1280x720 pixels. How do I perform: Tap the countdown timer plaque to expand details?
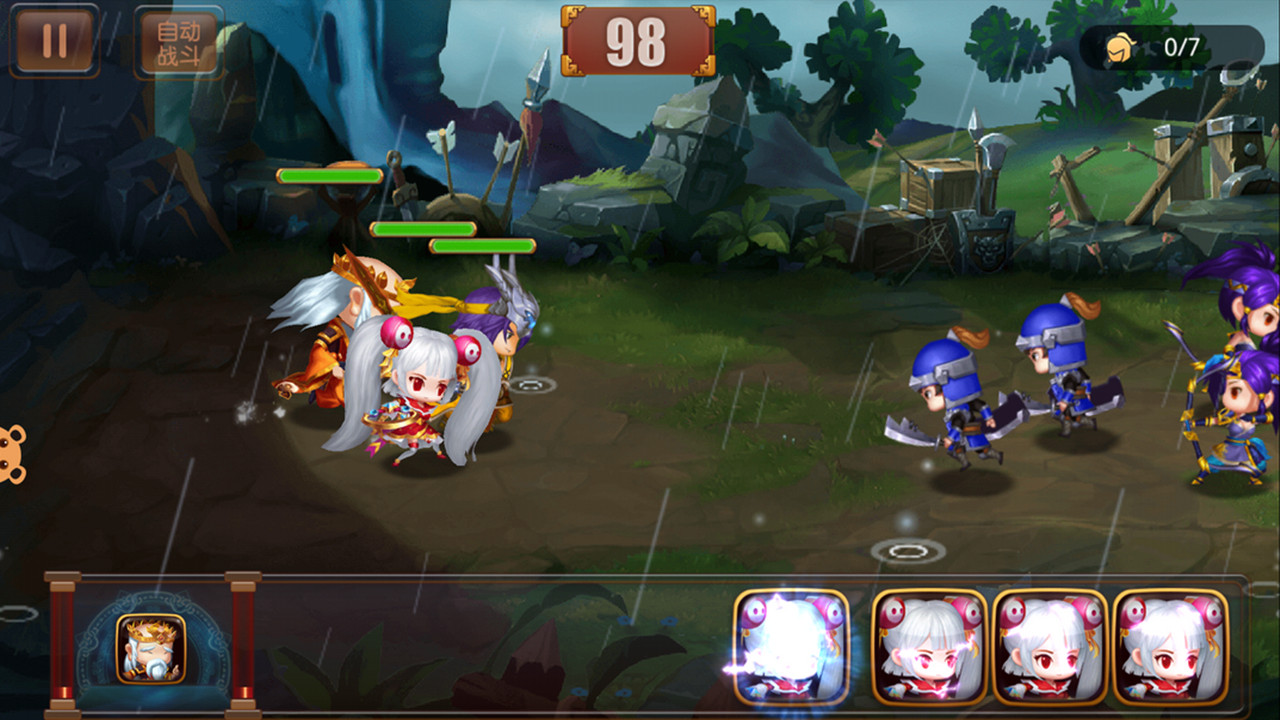(x=637, y=40)
